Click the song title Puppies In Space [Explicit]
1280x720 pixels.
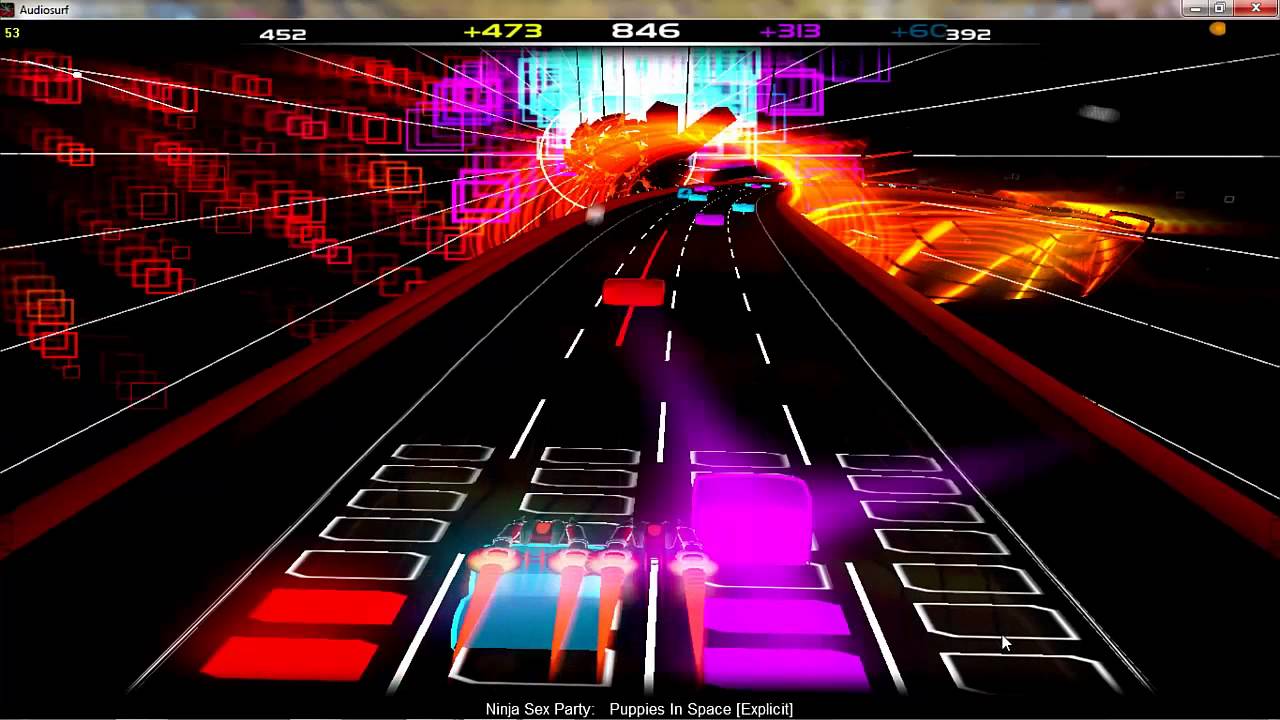tap(700, 708)
